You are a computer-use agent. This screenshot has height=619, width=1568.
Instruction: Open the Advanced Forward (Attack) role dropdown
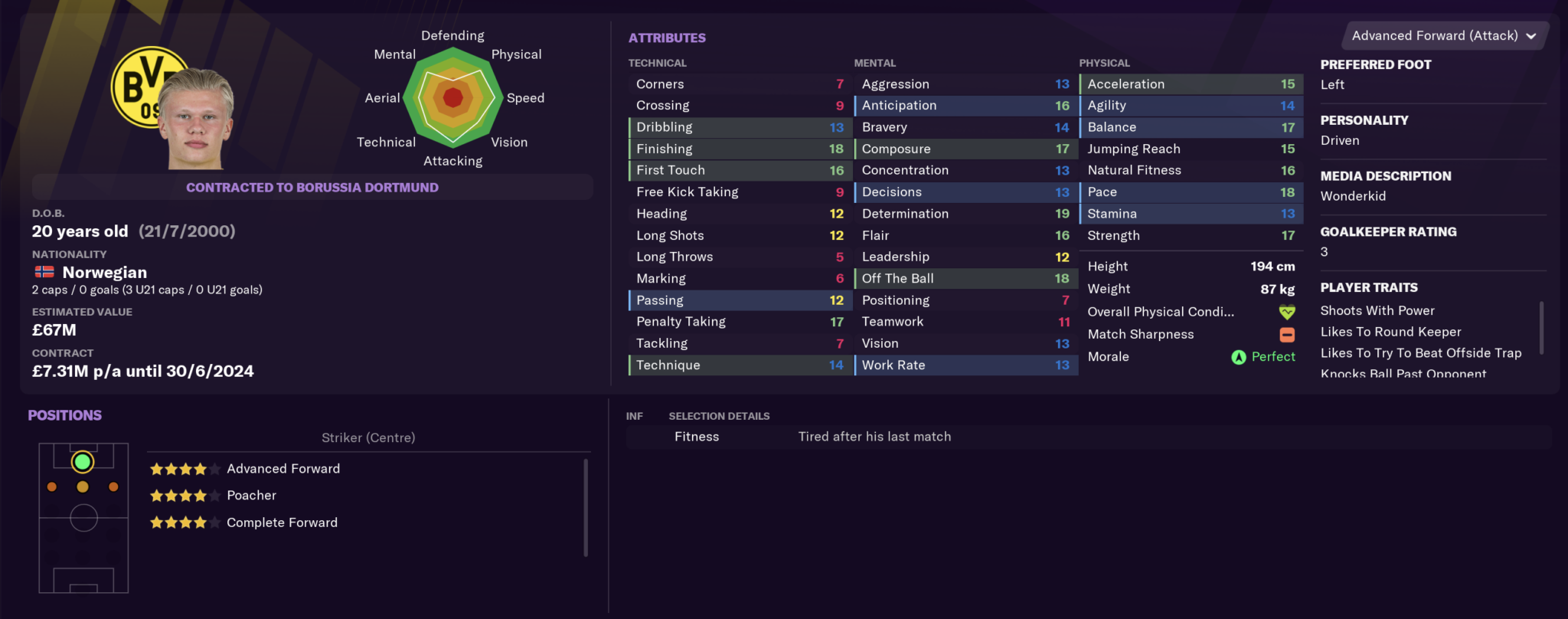[1442, 35]
